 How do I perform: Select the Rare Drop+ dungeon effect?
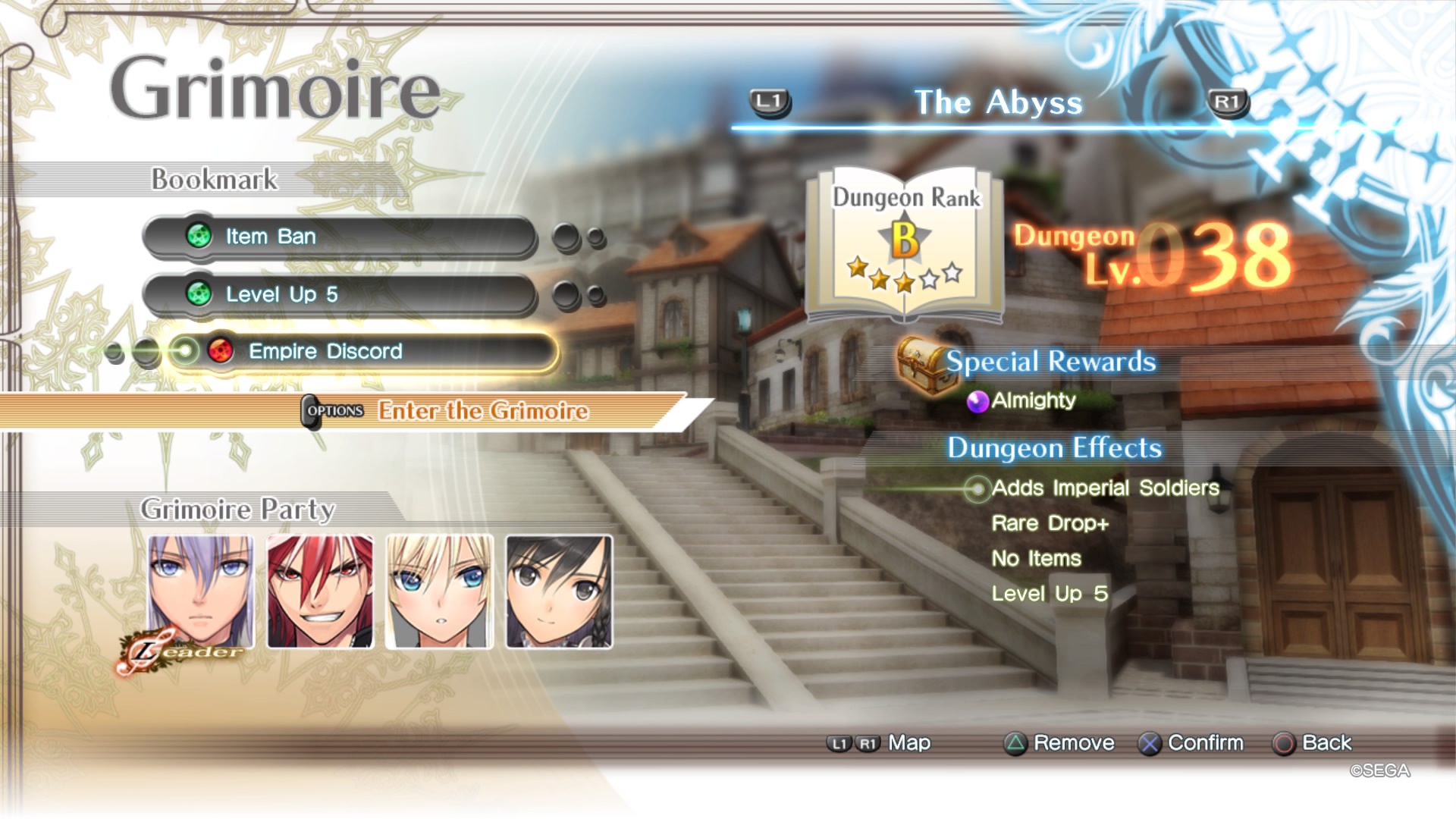(x=1050, y=523)
